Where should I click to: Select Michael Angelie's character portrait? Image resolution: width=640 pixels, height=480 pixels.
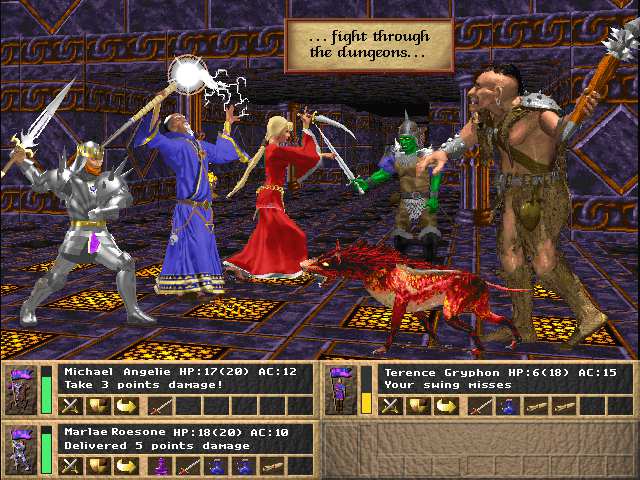(x=19, y=390)
